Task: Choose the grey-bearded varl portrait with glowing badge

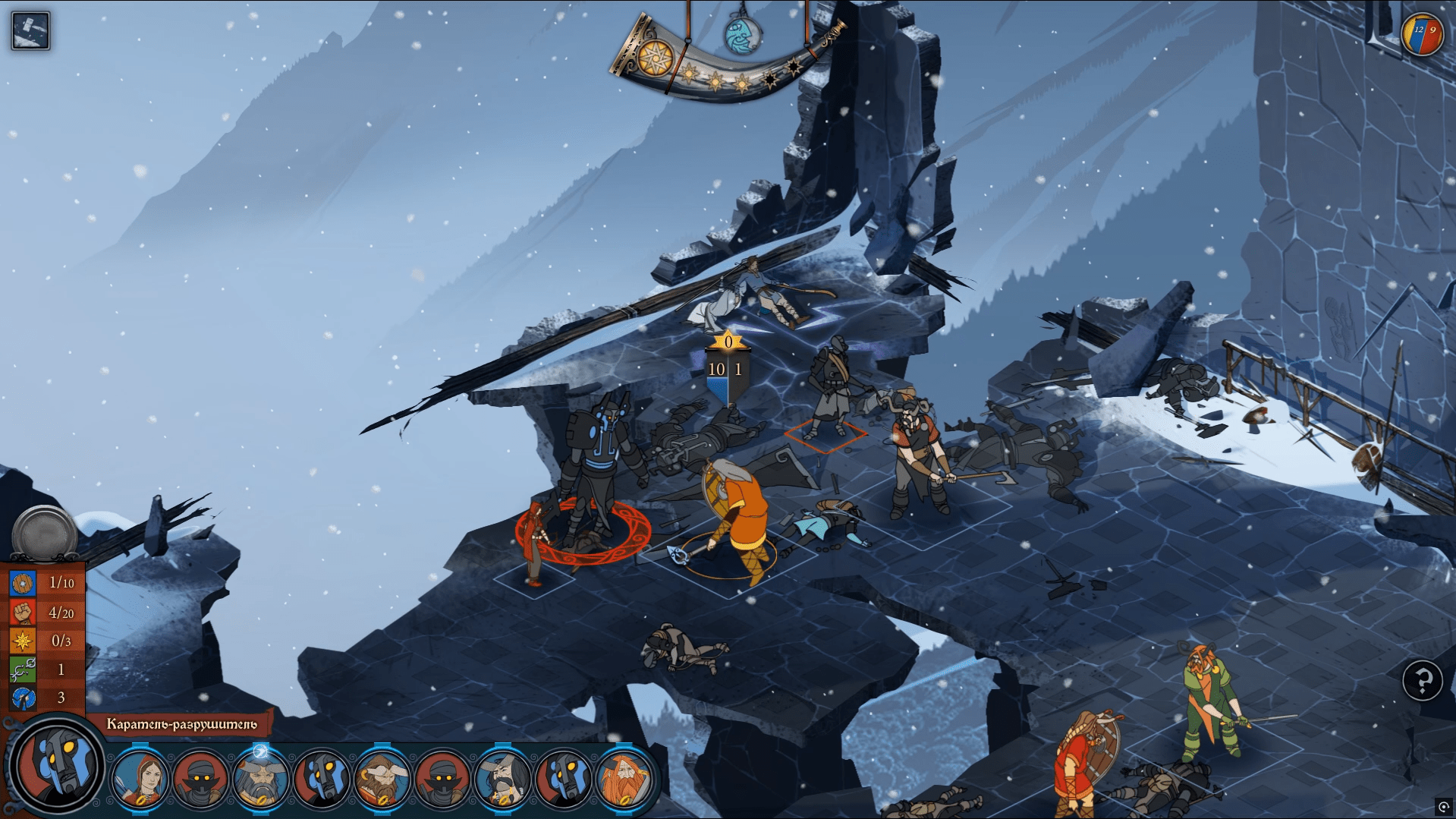Action: coord(260,778)
